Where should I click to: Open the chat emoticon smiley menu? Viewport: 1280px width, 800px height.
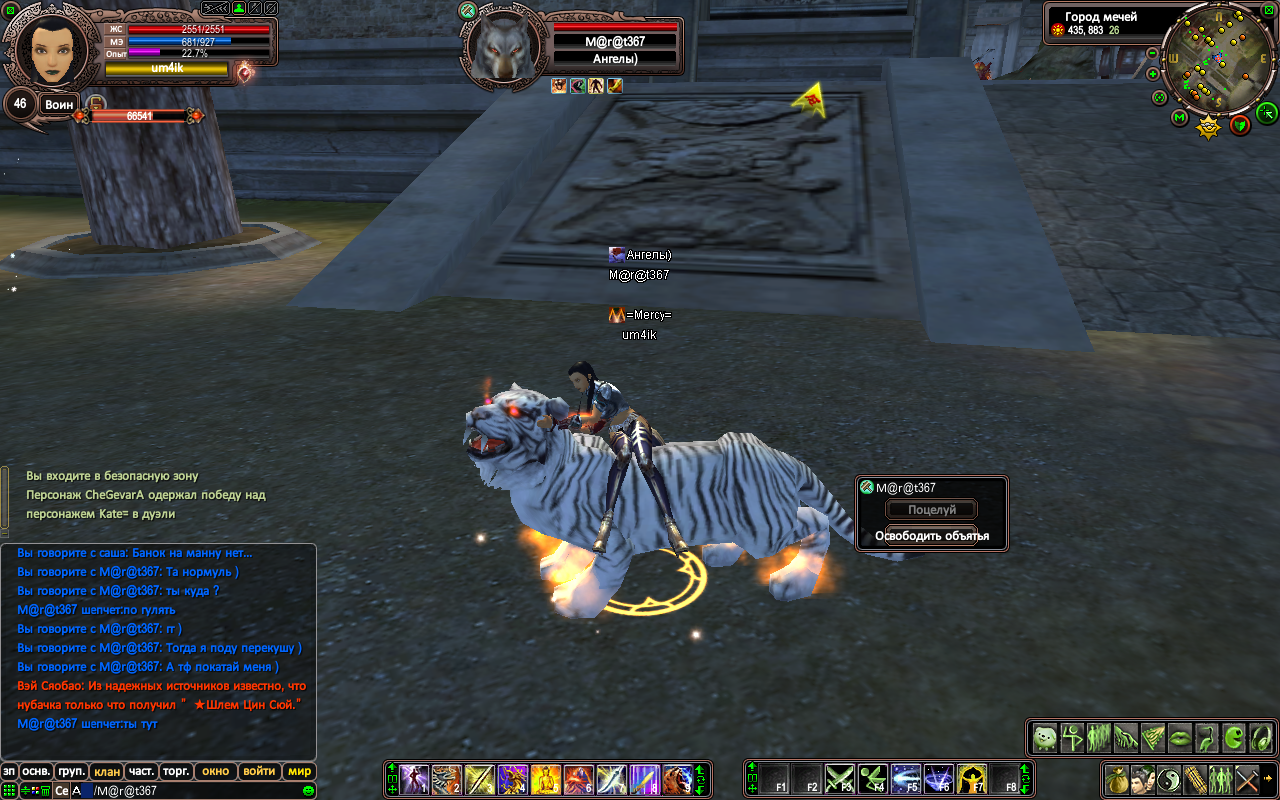[308, 791]
